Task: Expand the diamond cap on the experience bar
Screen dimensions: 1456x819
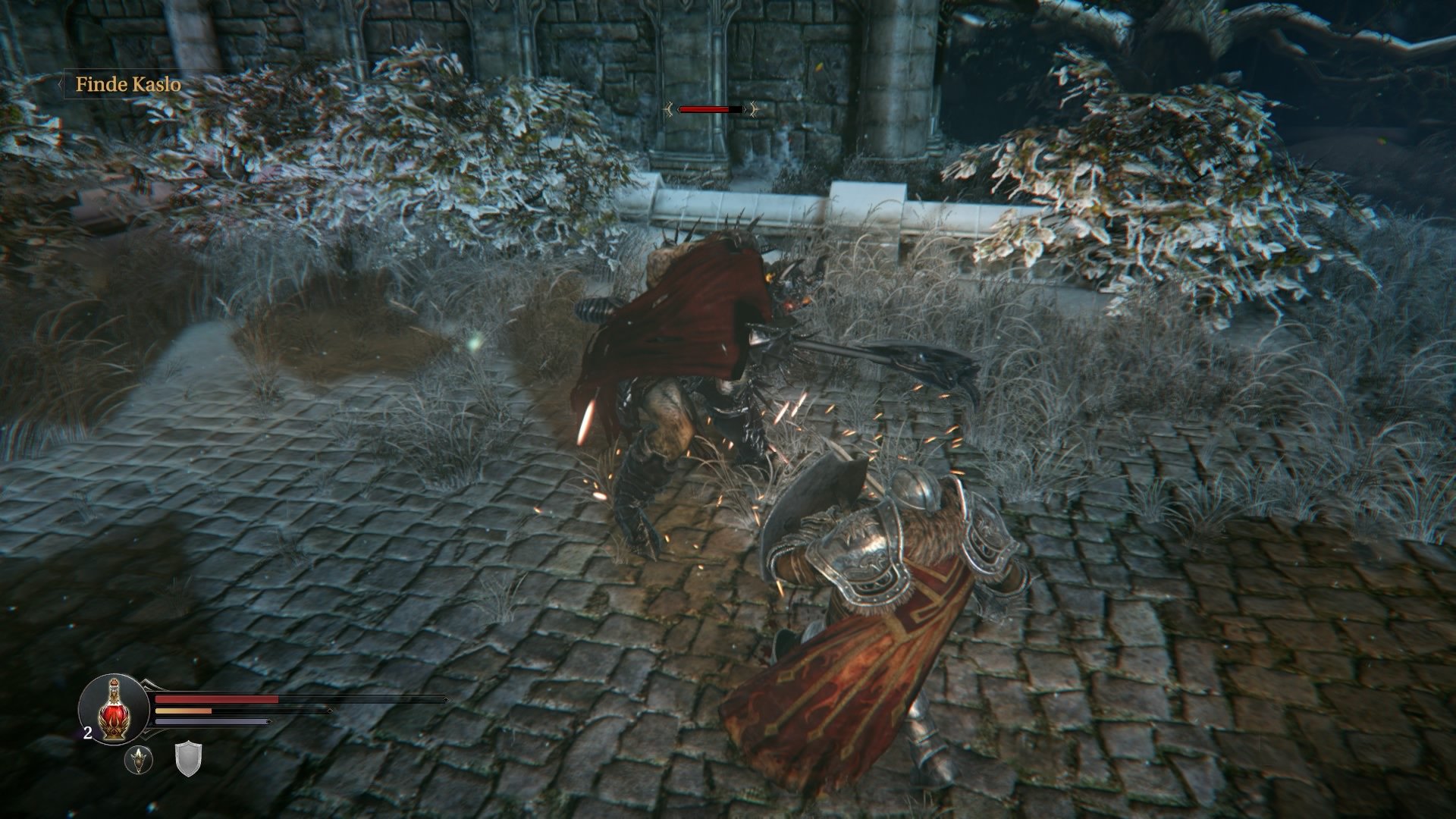Action: point(268,722)
